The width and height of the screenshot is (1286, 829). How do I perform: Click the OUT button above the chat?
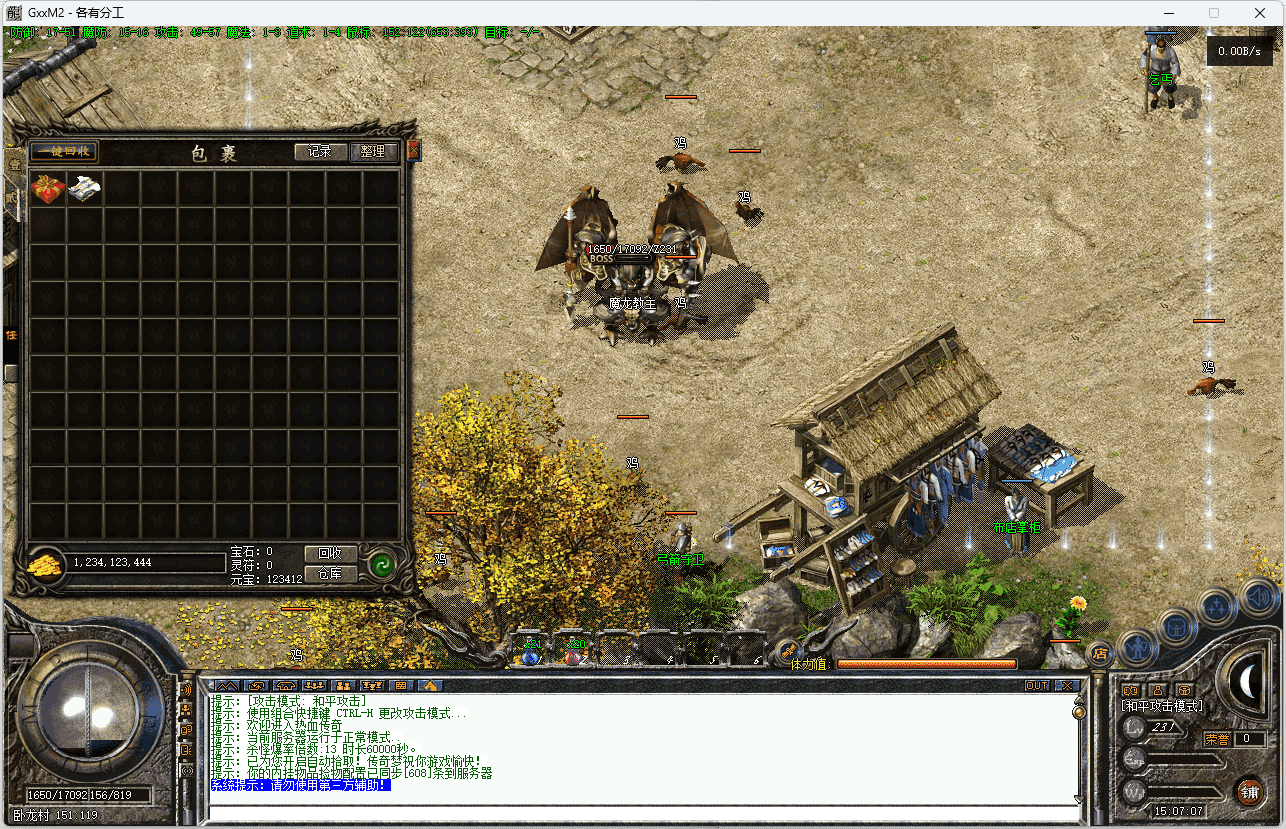click(1037, 686)
